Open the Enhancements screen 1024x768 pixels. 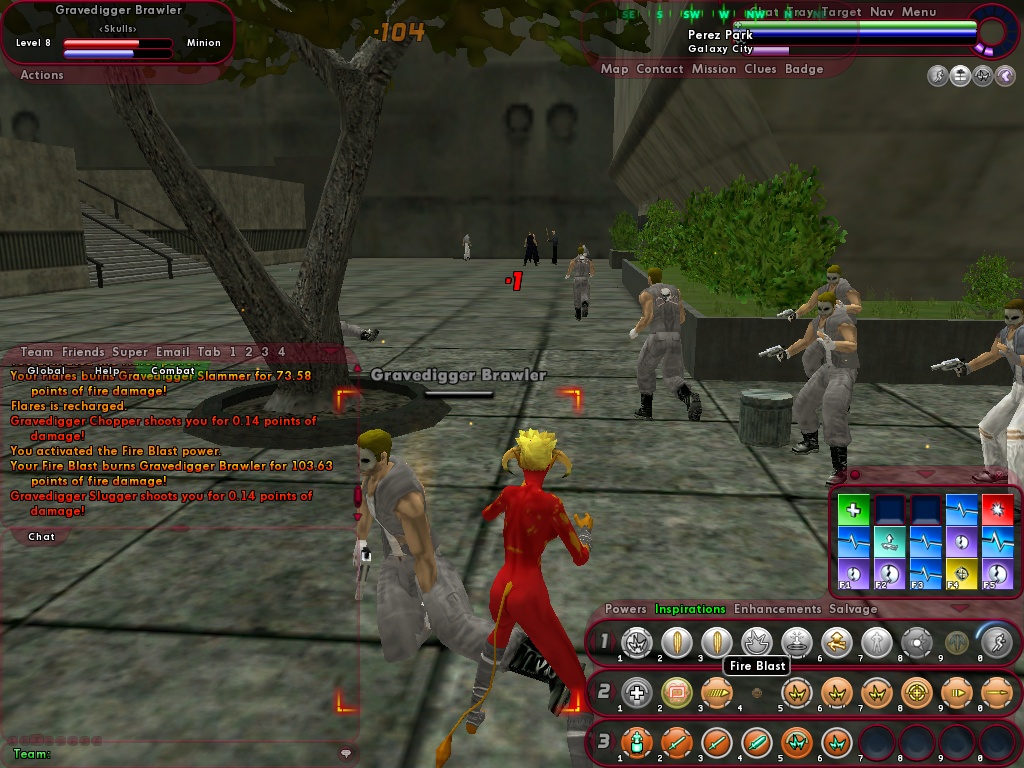click(777, 609)
